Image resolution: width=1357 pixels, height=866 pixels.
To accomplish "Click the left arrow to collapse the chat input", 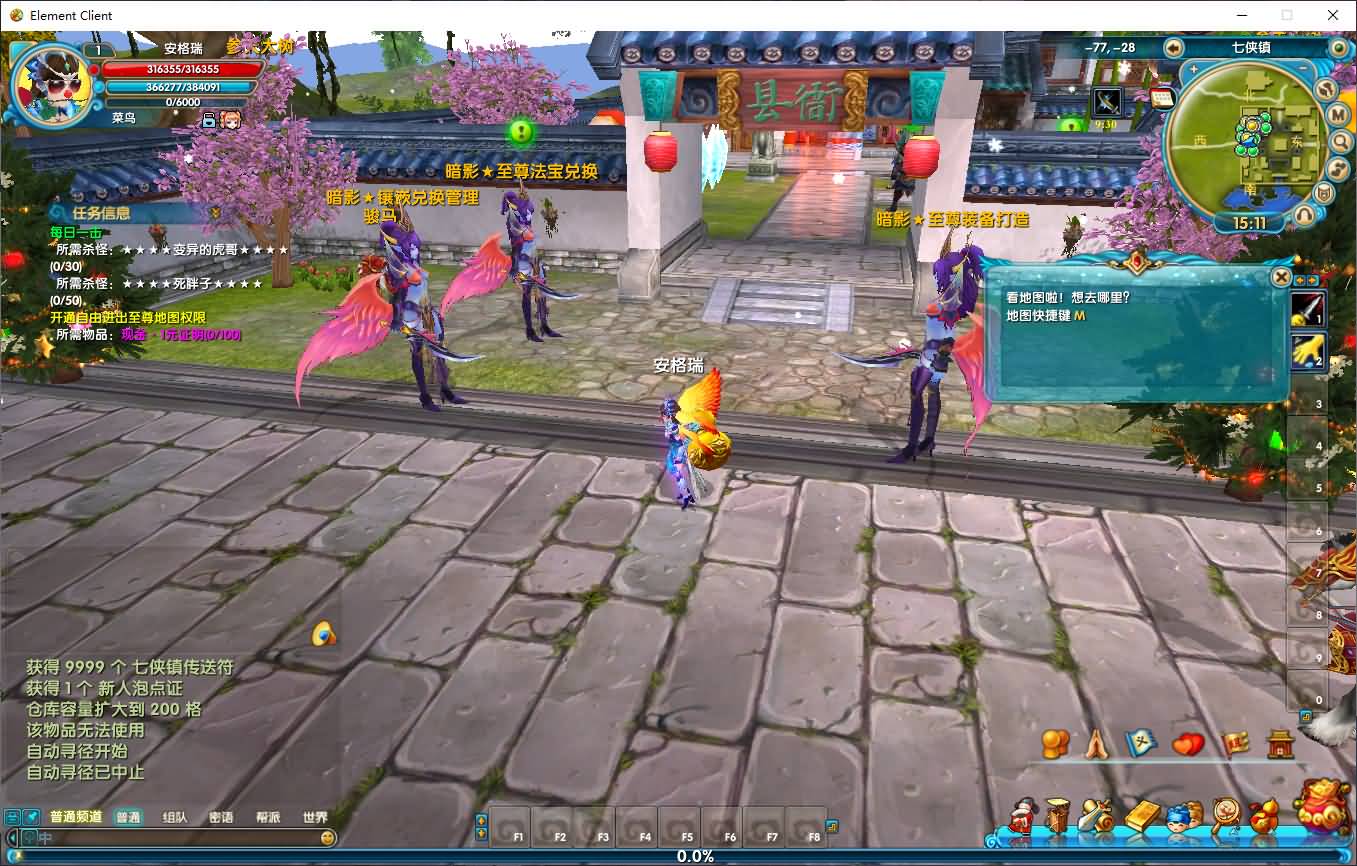I will [12, 838].
